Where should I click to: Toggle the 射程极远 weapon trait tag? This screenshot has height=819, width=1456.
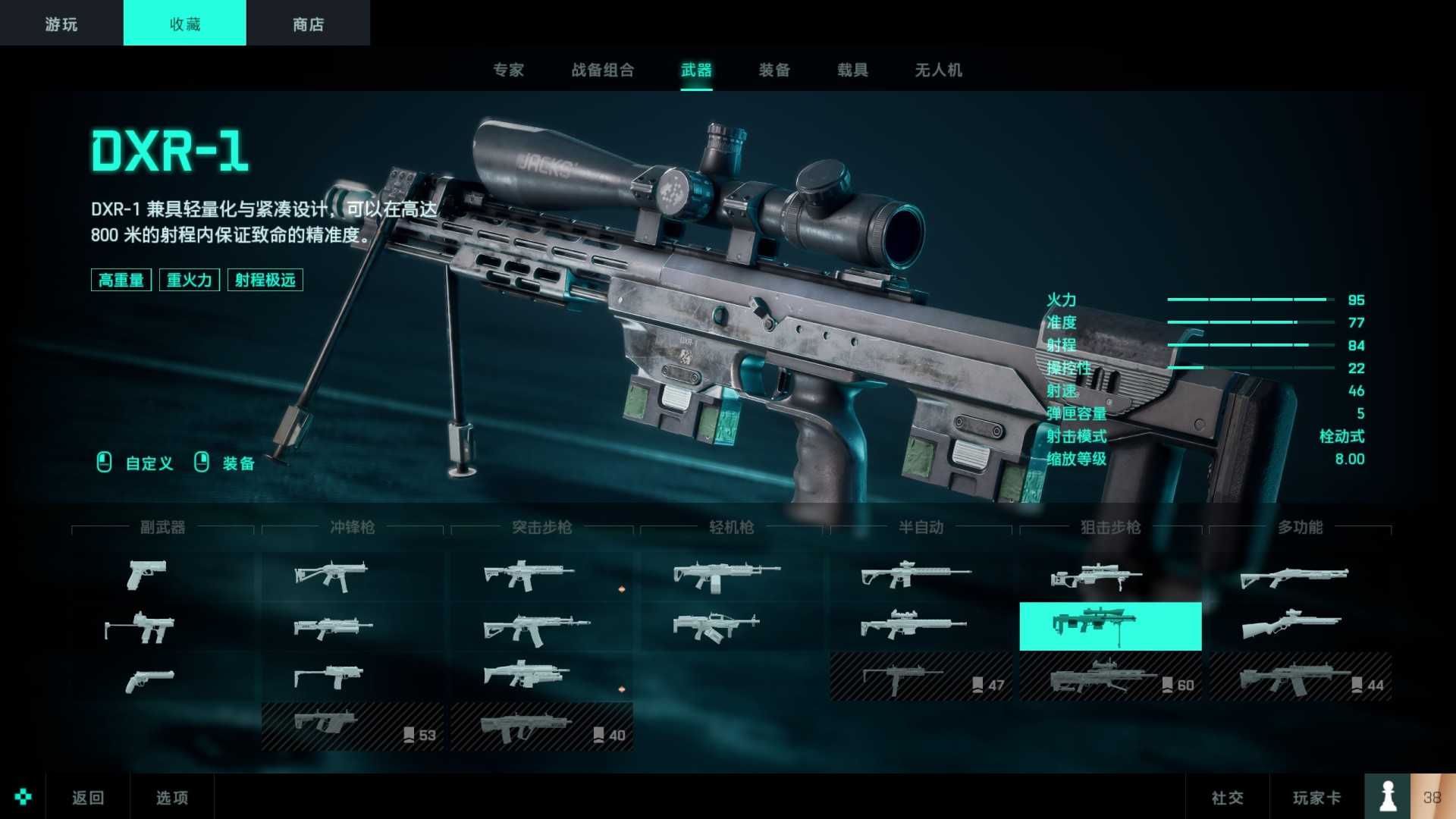coord(265,280)
